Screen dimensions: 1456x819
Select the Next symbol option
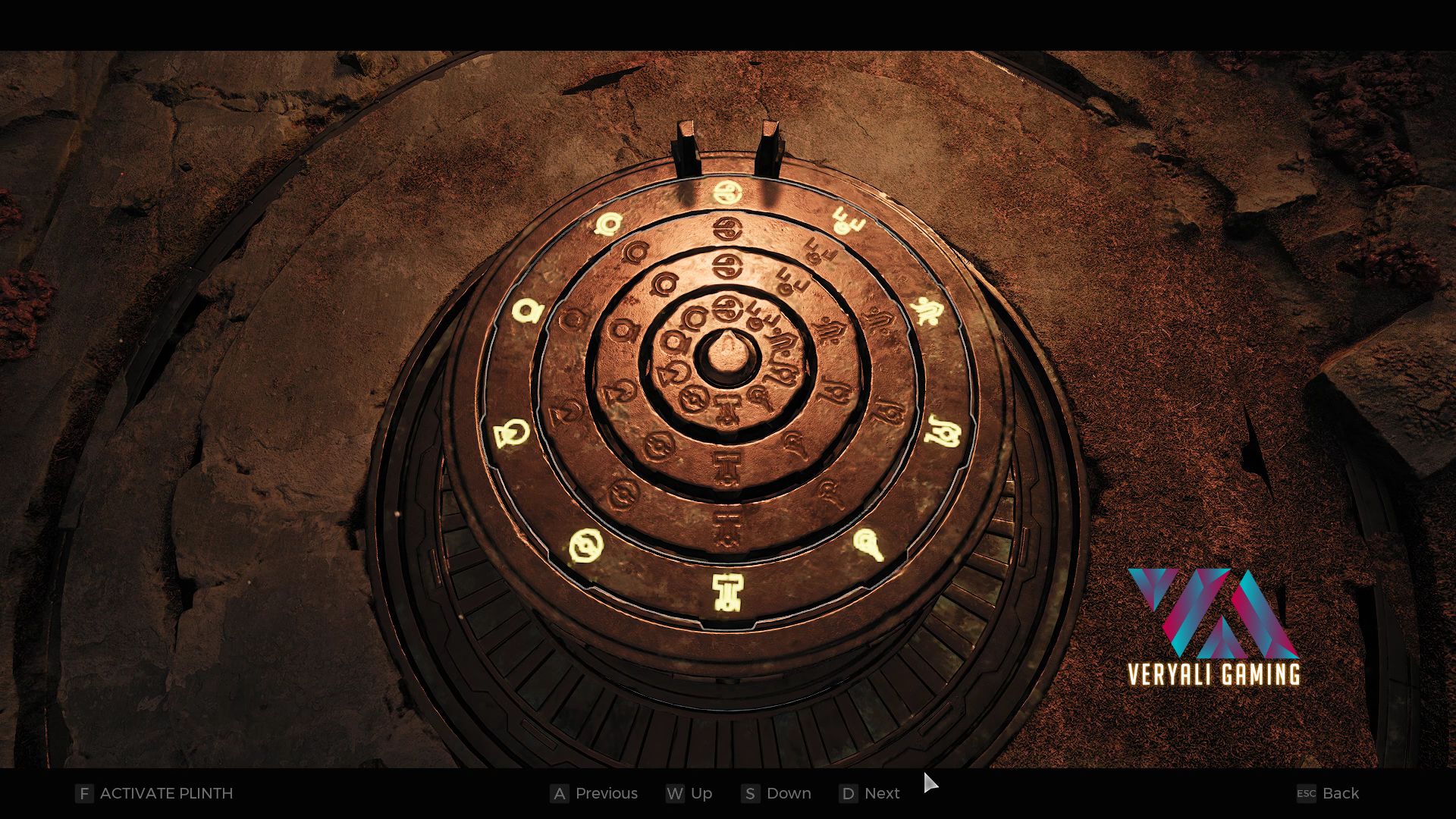pyautogui.click(x=870, y=793)
